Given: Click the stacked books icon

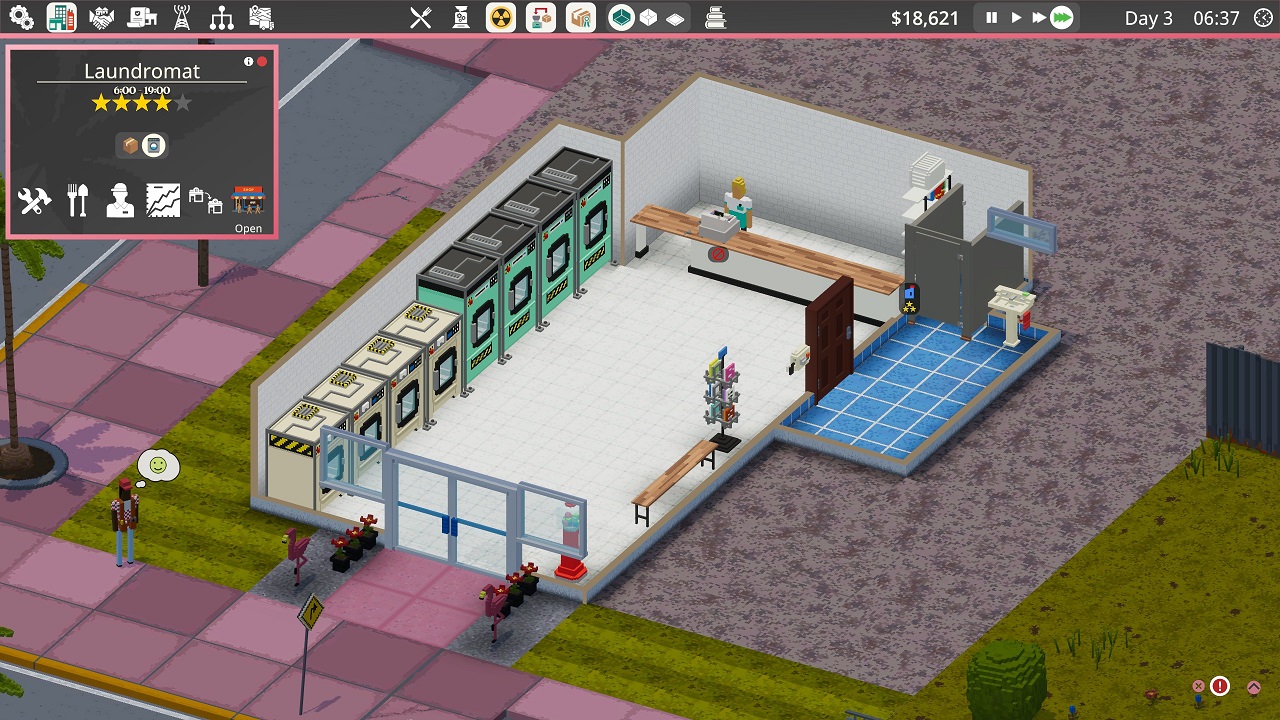Looking at the screenshot, I should pyautogui.click(x=715, y=18).
